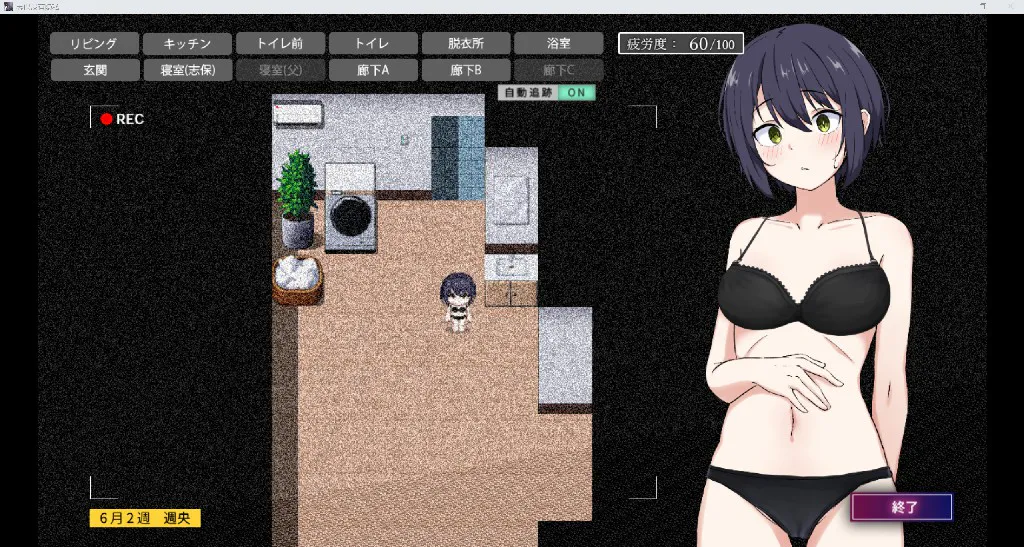The image size is (1024, 547).
Task: View the トイレ前 camera
Action: click(x=280, y=44)
